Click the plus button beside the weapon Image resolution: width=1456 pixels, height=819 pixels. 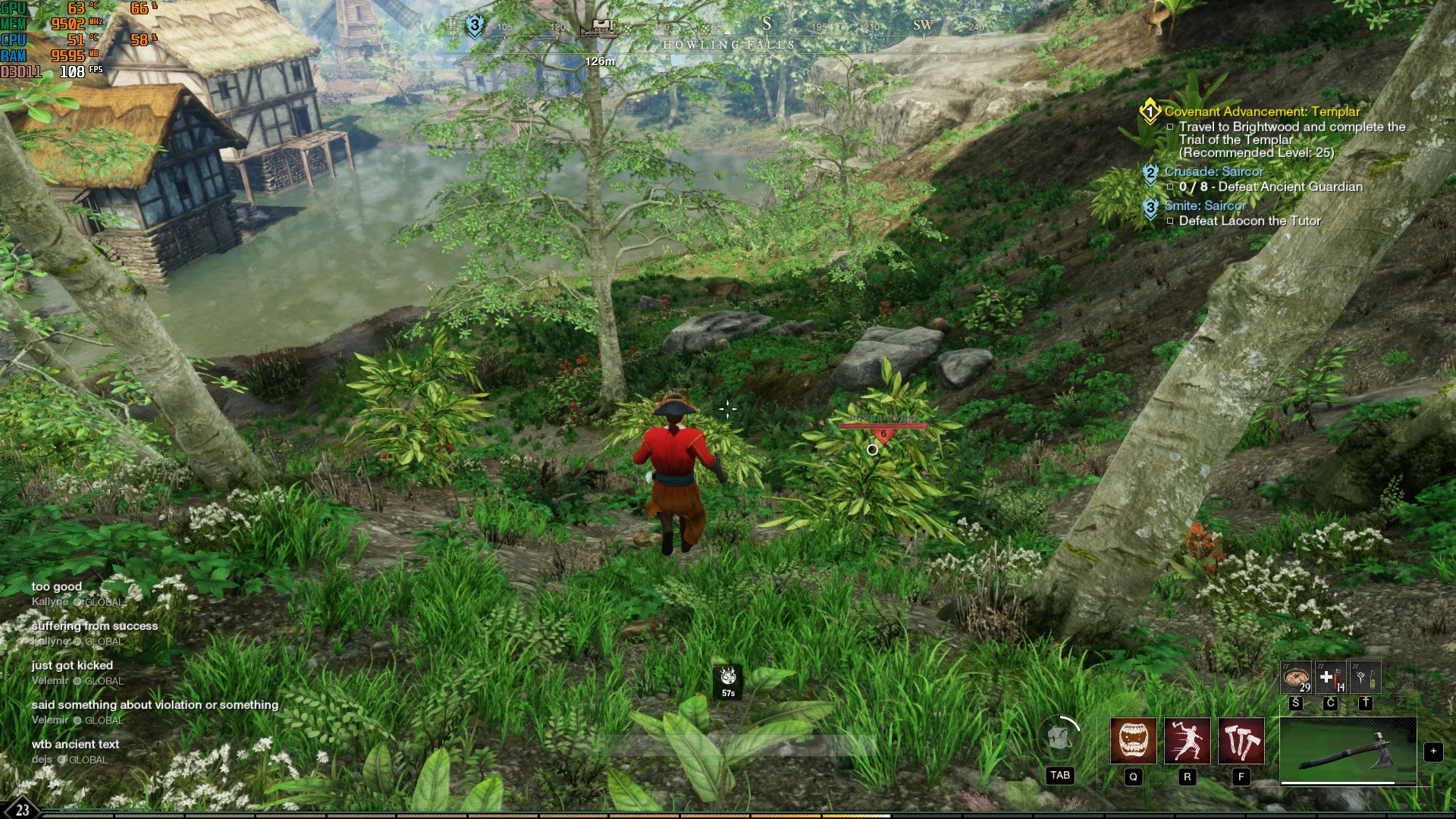1432,752
